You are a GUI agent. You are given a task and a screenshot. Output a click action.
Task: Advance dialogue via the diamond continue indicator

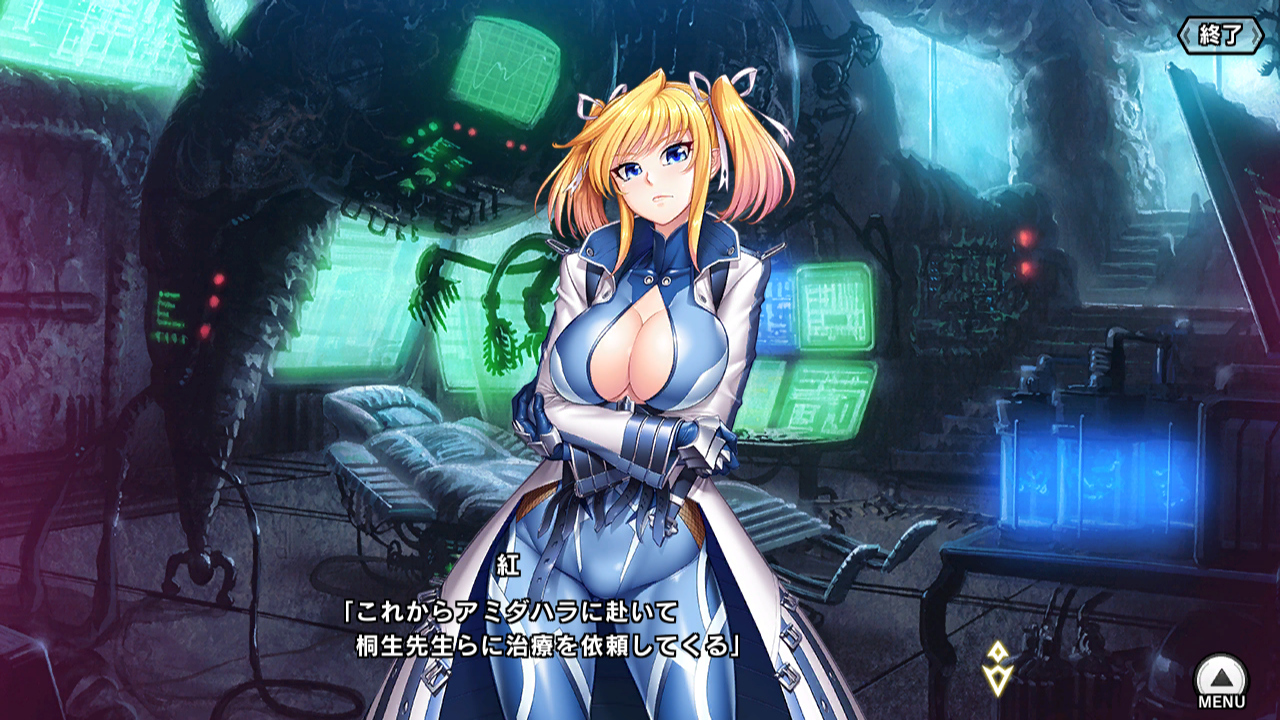pyautogui.click(x=996, y=667)
